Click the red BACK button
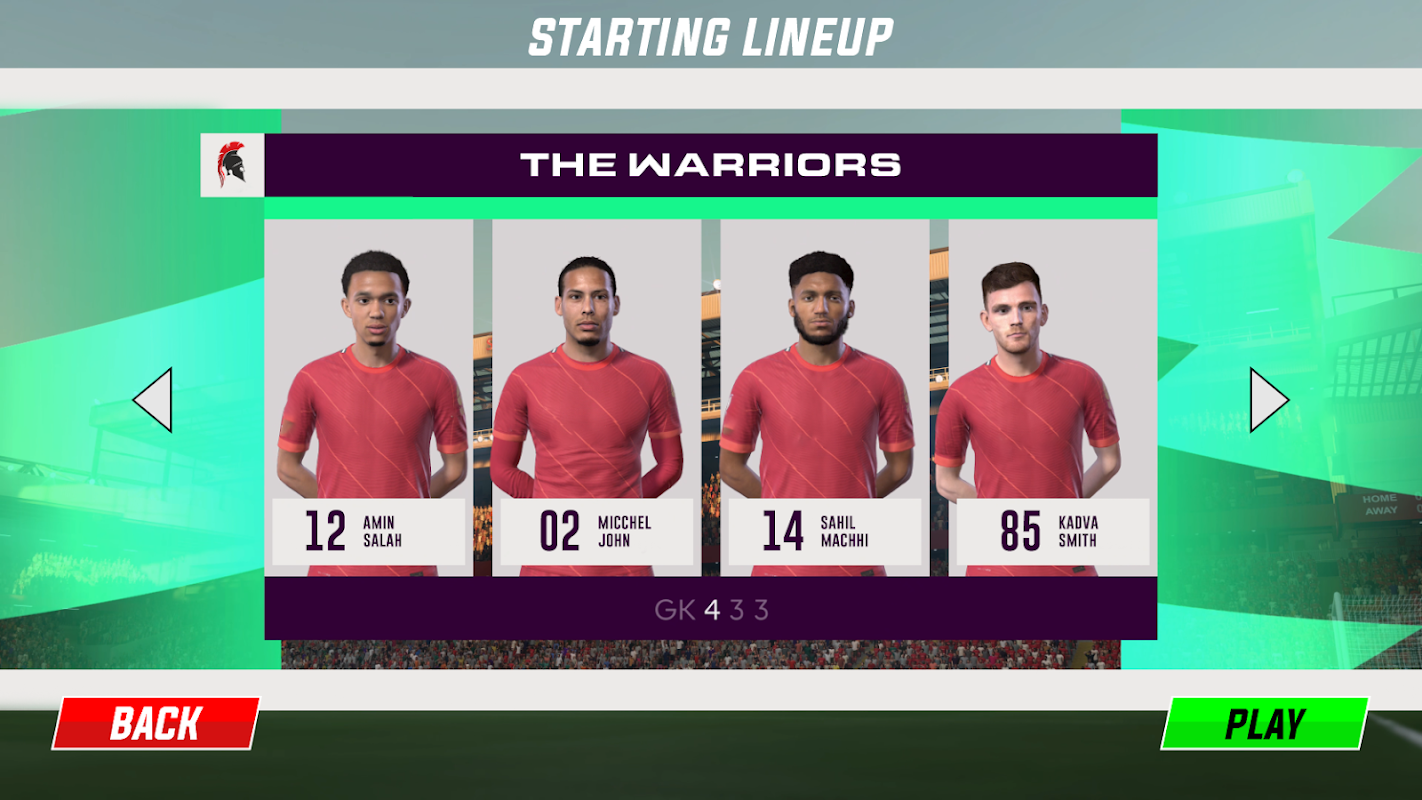The height and width of the screenshot is (800, 1422). (x=156, y=723)
